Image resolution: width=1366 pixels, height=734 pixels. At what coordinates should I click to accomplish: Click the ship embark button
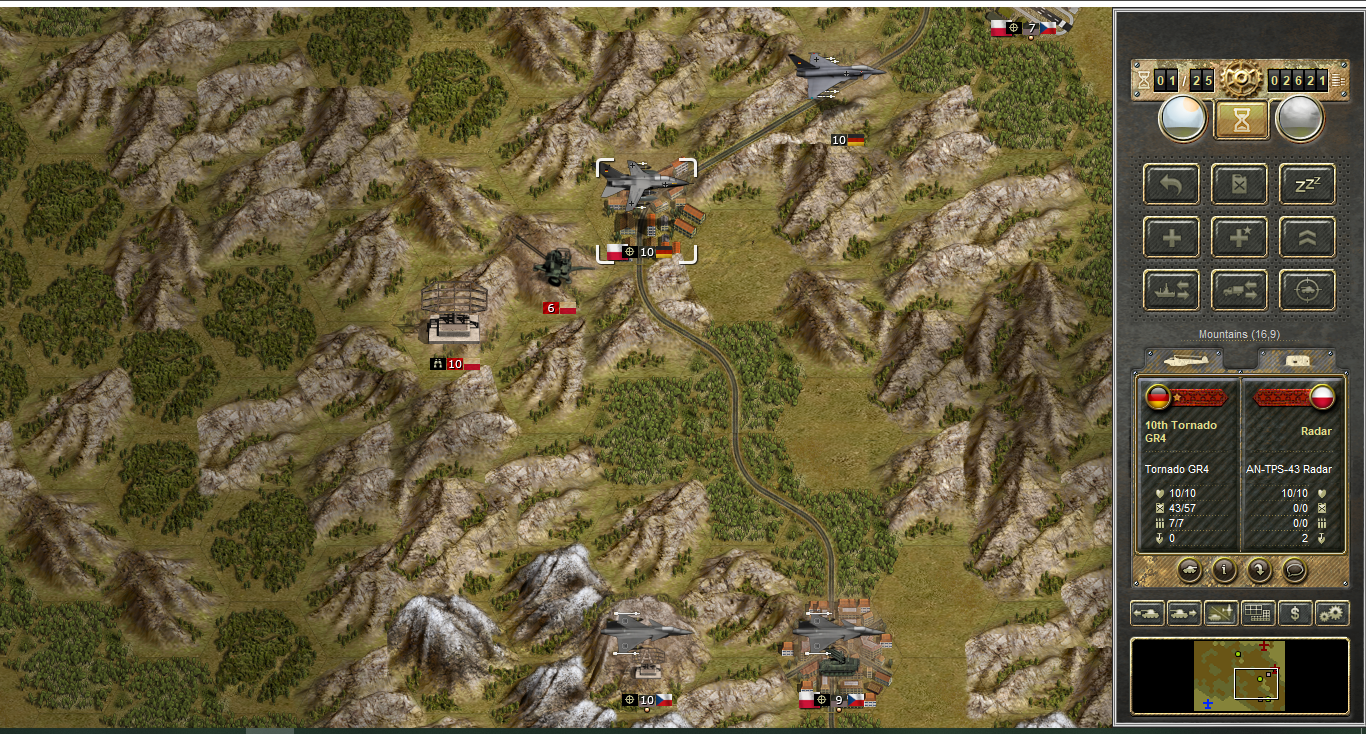pos(1171,290)
